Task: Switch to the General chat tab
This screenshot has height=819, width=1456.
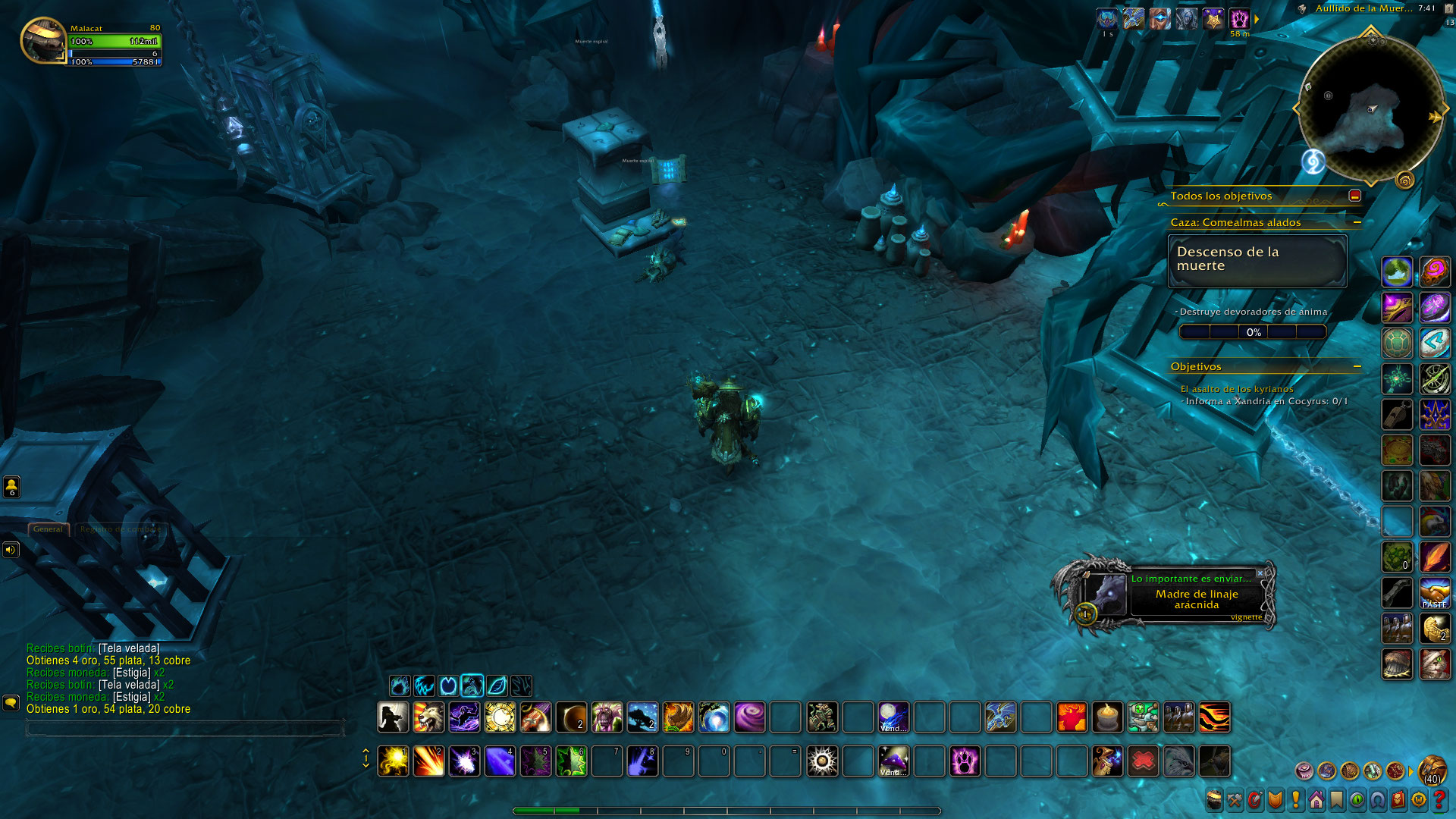Action: (48, 529)
